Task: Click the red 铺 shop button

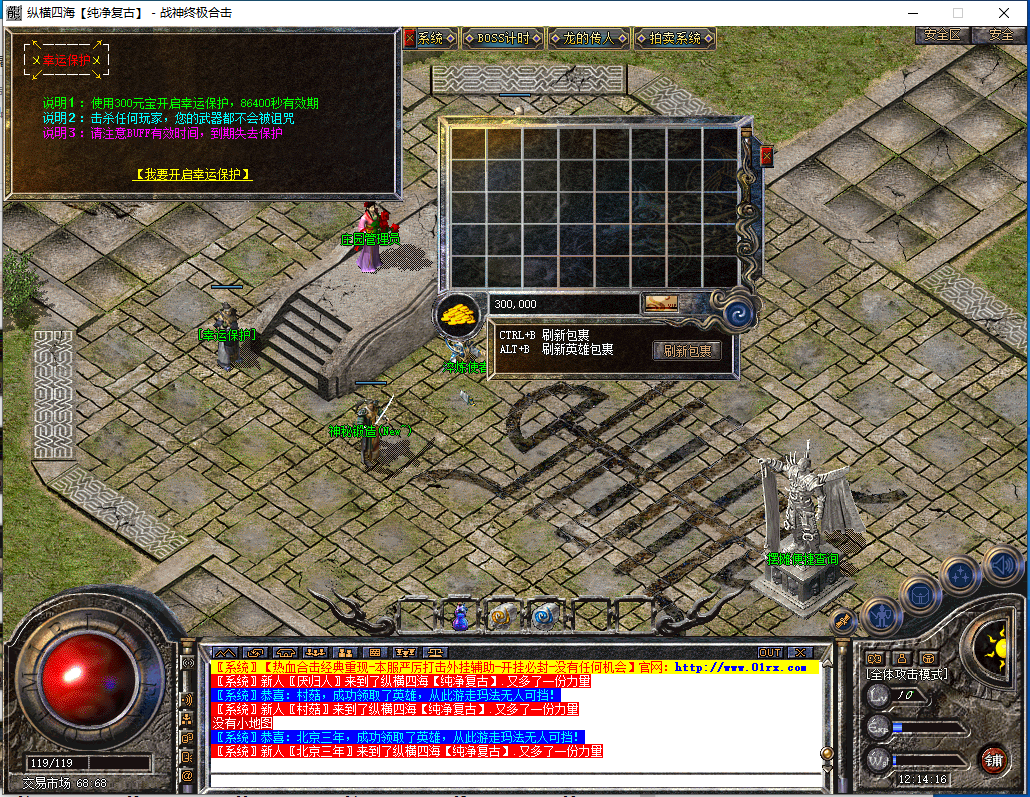Action: coord(992,758)
